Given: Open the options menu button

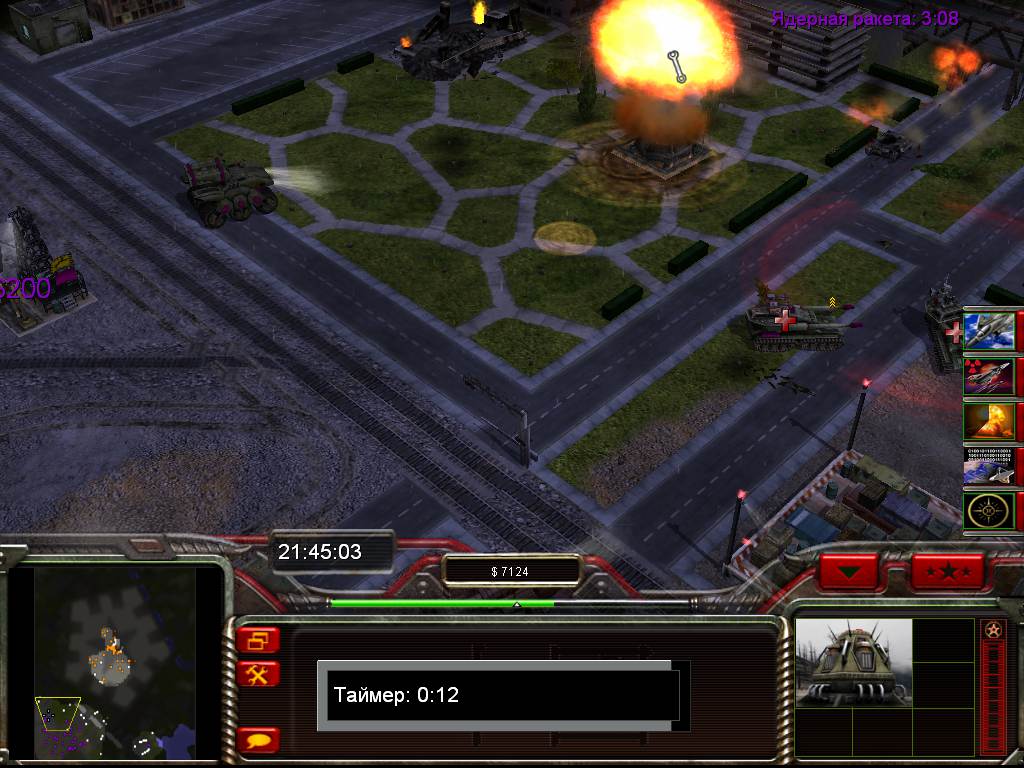Looking at the screenshot, I should coord(259,640).
